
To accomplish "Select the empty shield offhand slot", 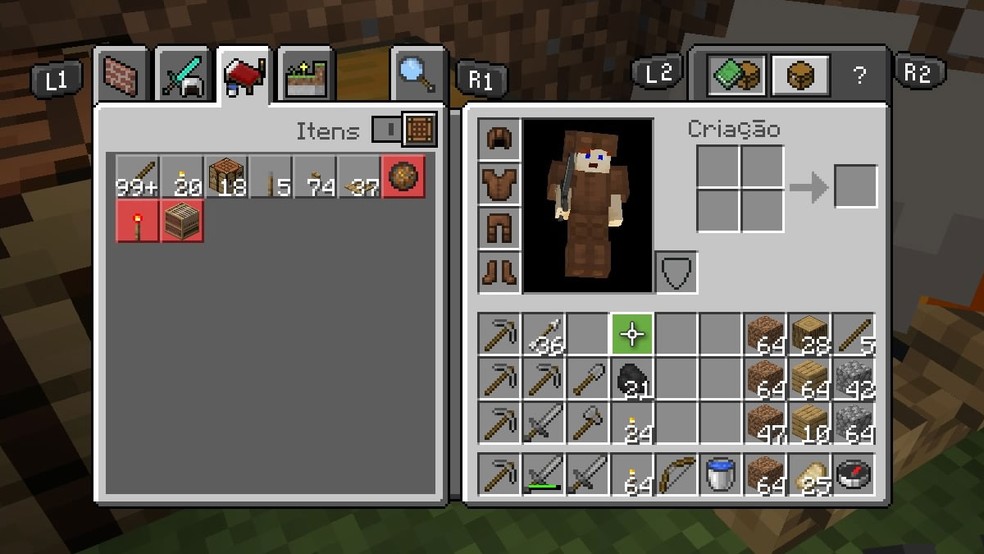I will coord(676,271).
